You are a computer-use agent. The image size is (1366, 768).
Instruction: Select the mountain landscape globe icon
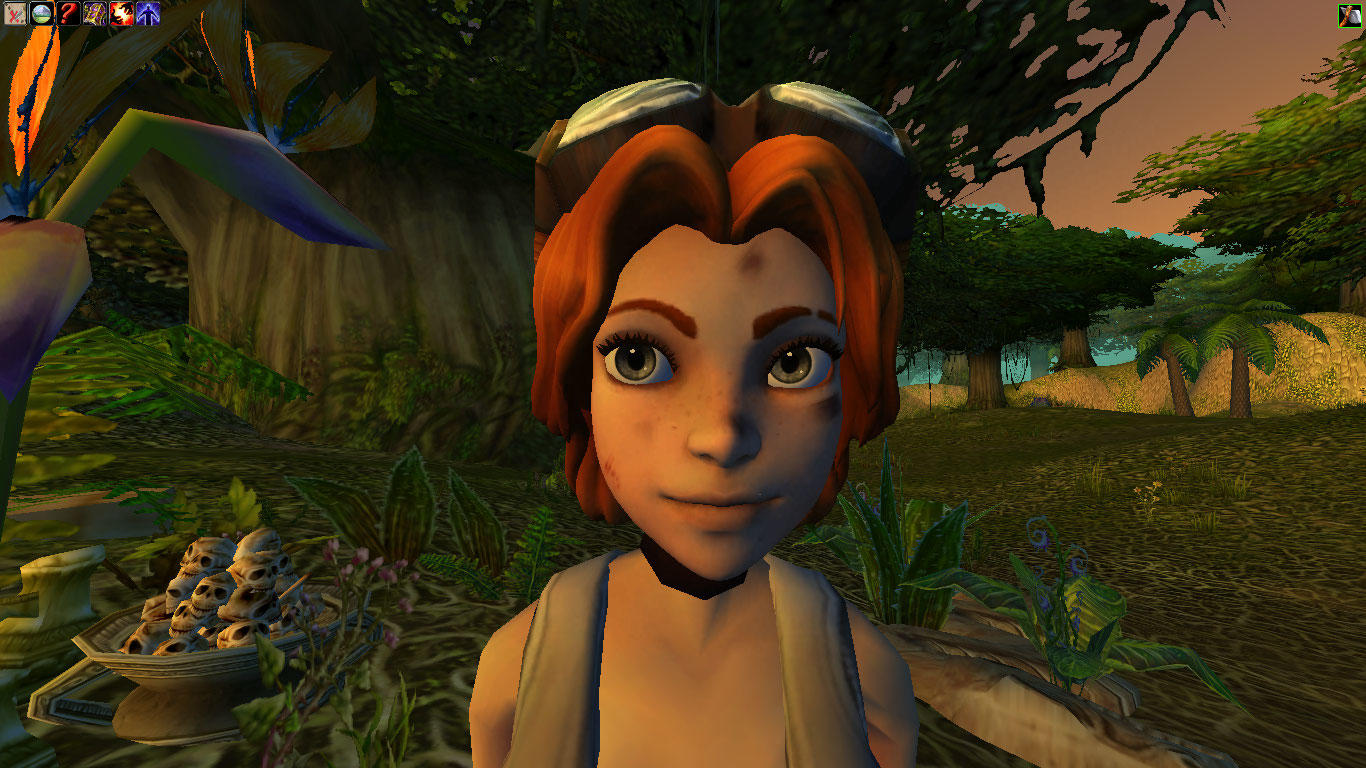(41, 14)
